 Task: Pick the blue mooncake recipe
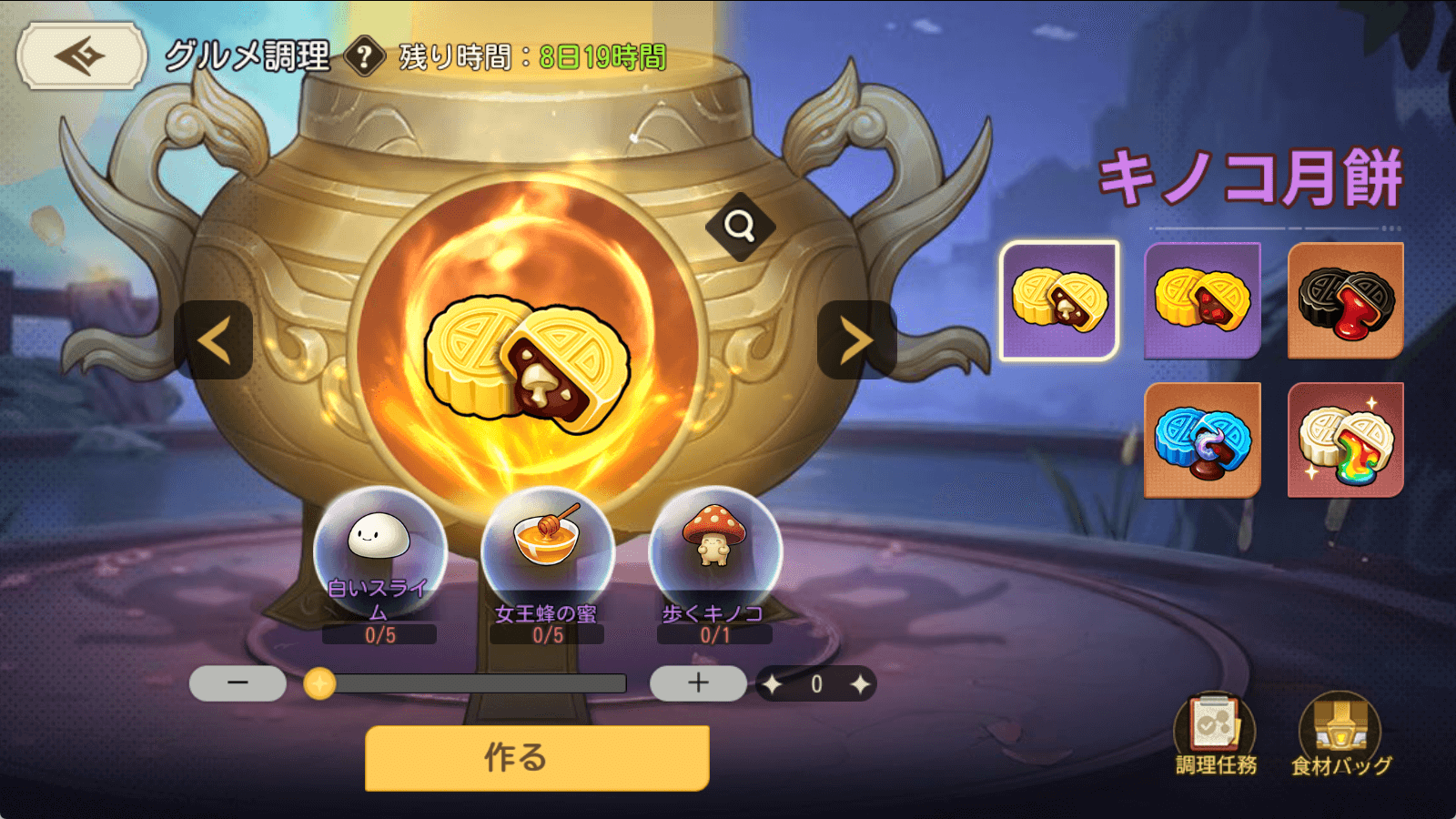tap(1202, 440)
